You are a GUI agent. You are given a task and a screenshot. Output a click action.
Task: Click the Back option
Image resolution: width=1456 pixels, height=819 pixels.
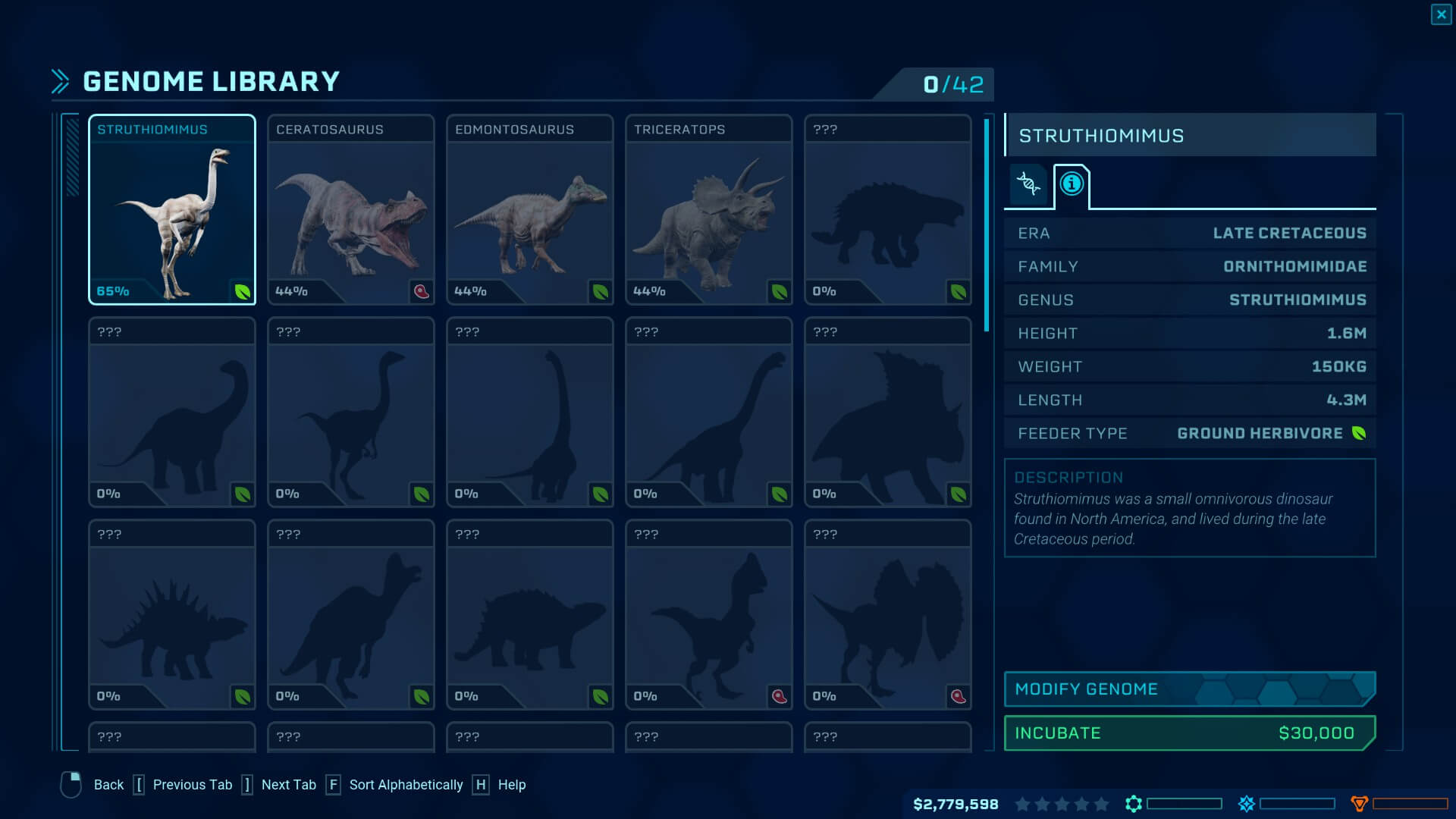pos(108,785)
